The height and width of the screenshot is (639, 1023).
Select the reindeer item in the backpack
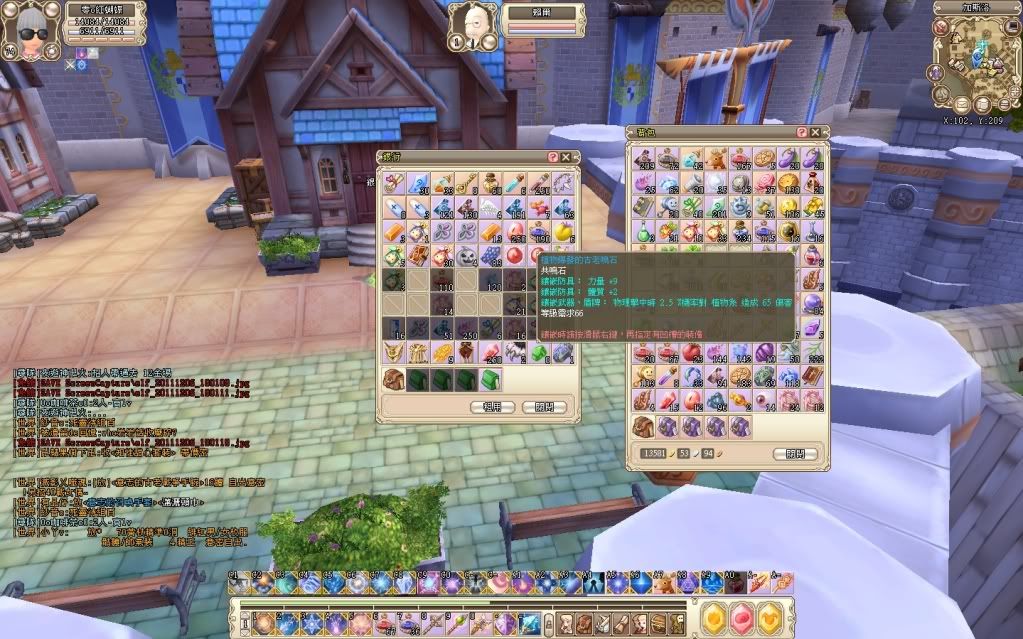click(716, 158)
